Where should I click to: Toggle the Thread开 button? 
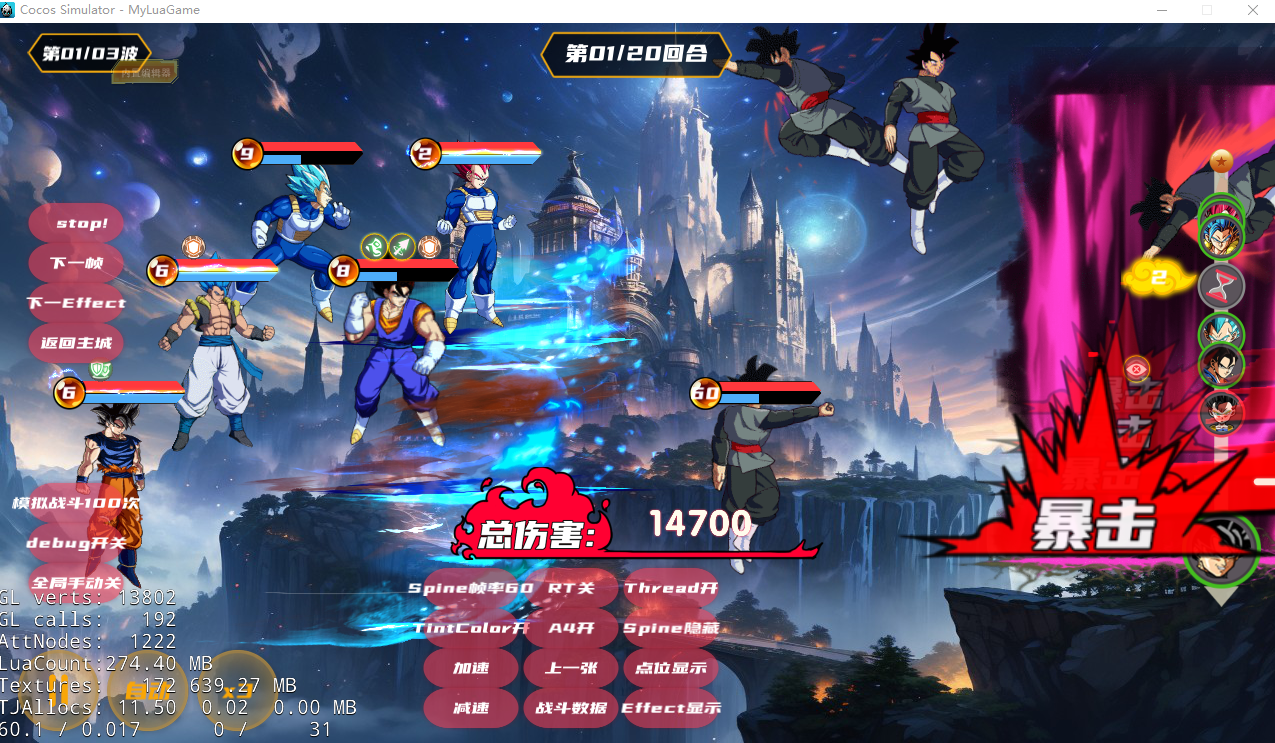(671, 588)
